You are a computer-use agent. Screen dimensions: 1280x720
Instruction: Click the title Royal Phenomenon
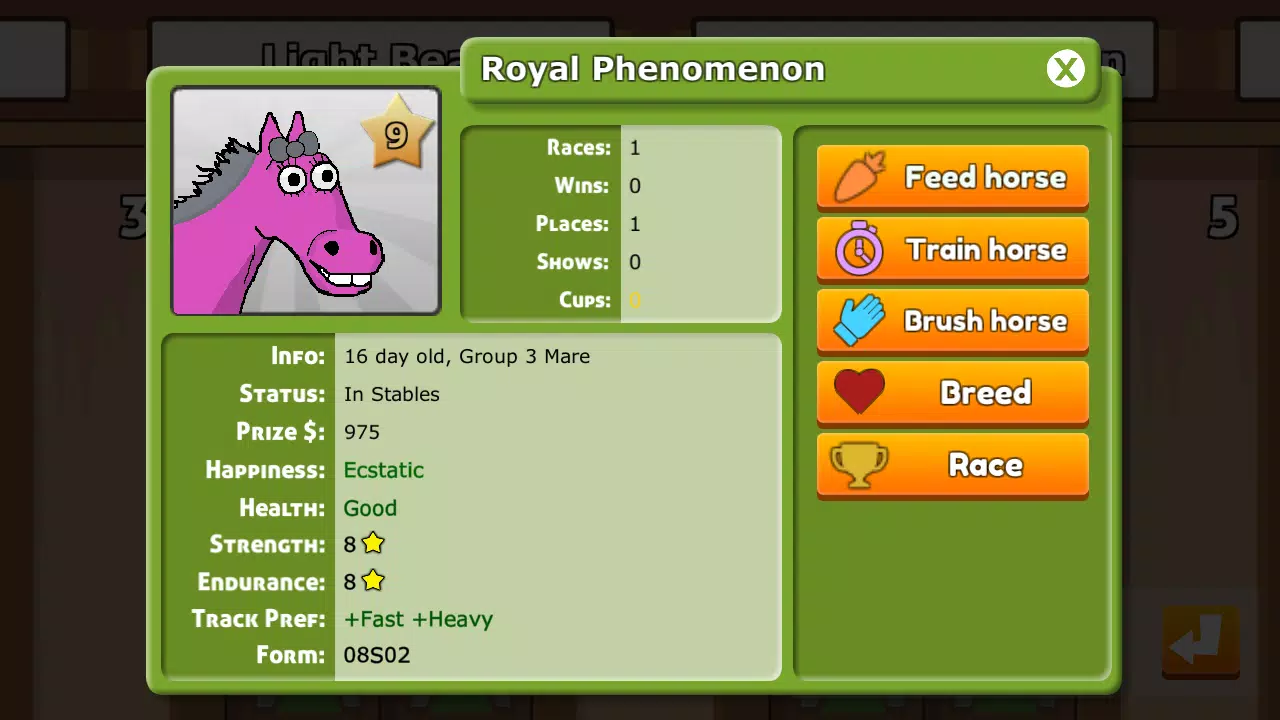click(x=652, y=69)
